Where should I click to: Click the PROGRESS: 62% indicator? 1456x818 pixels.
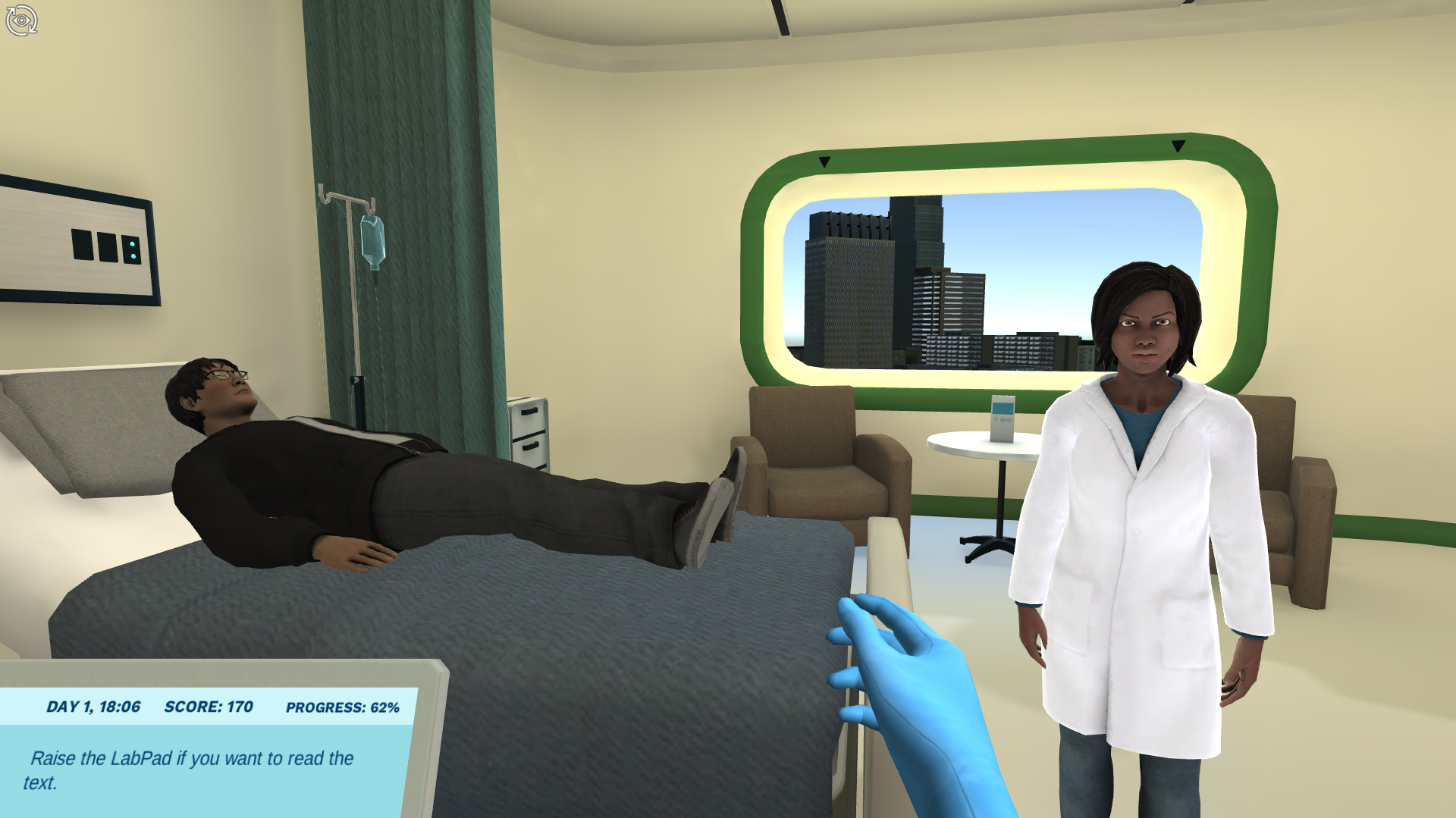coord(341,707)
